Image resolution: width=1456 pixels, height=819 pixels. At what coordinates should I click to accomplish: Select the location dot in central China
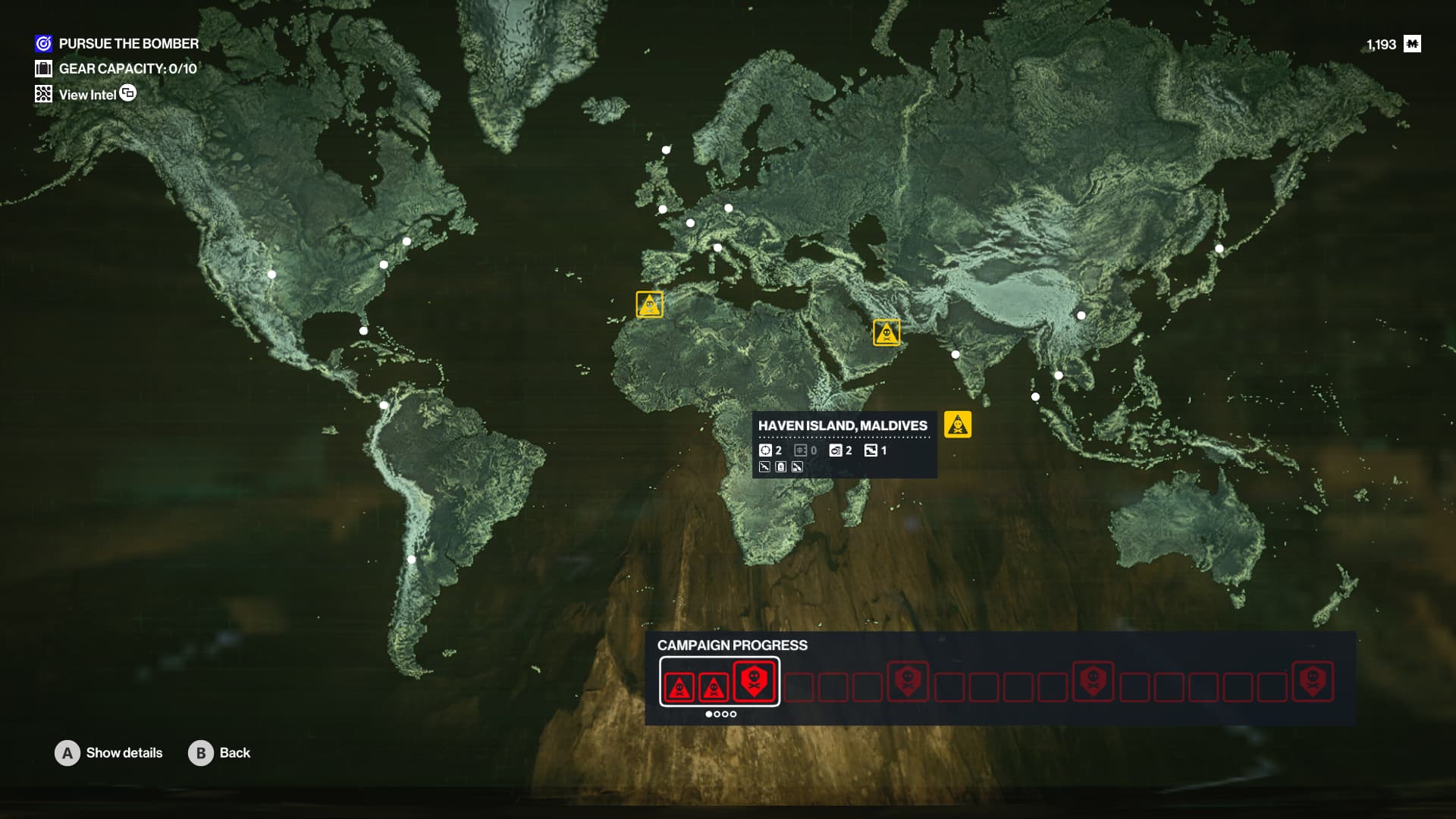pos(1081,315)
